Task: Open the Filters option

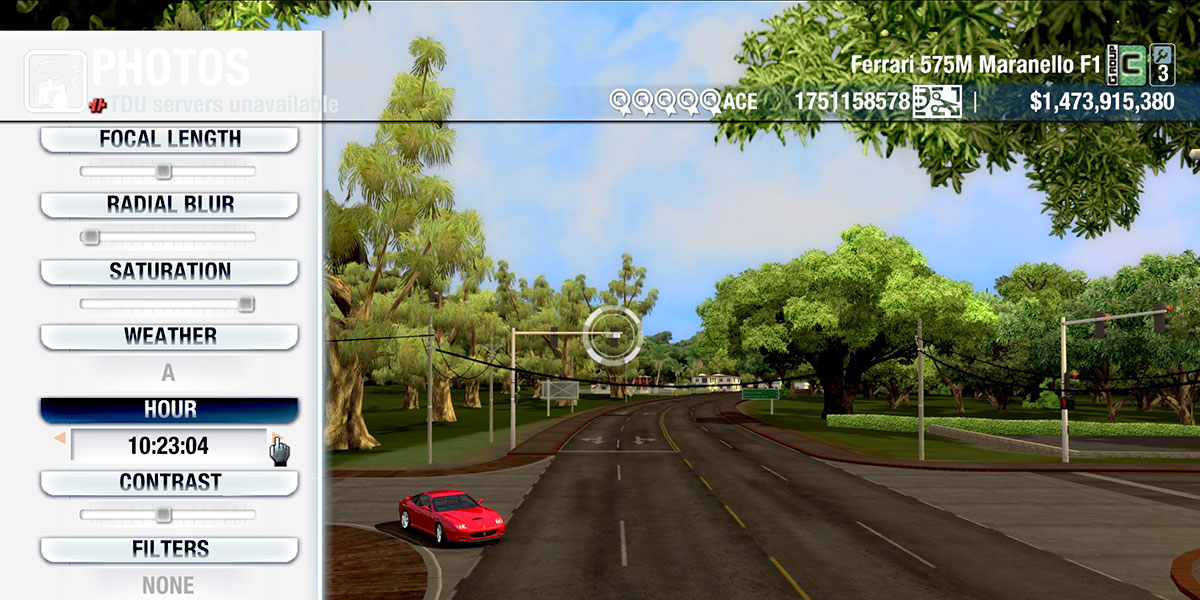Action: click(x=169, y=549)
